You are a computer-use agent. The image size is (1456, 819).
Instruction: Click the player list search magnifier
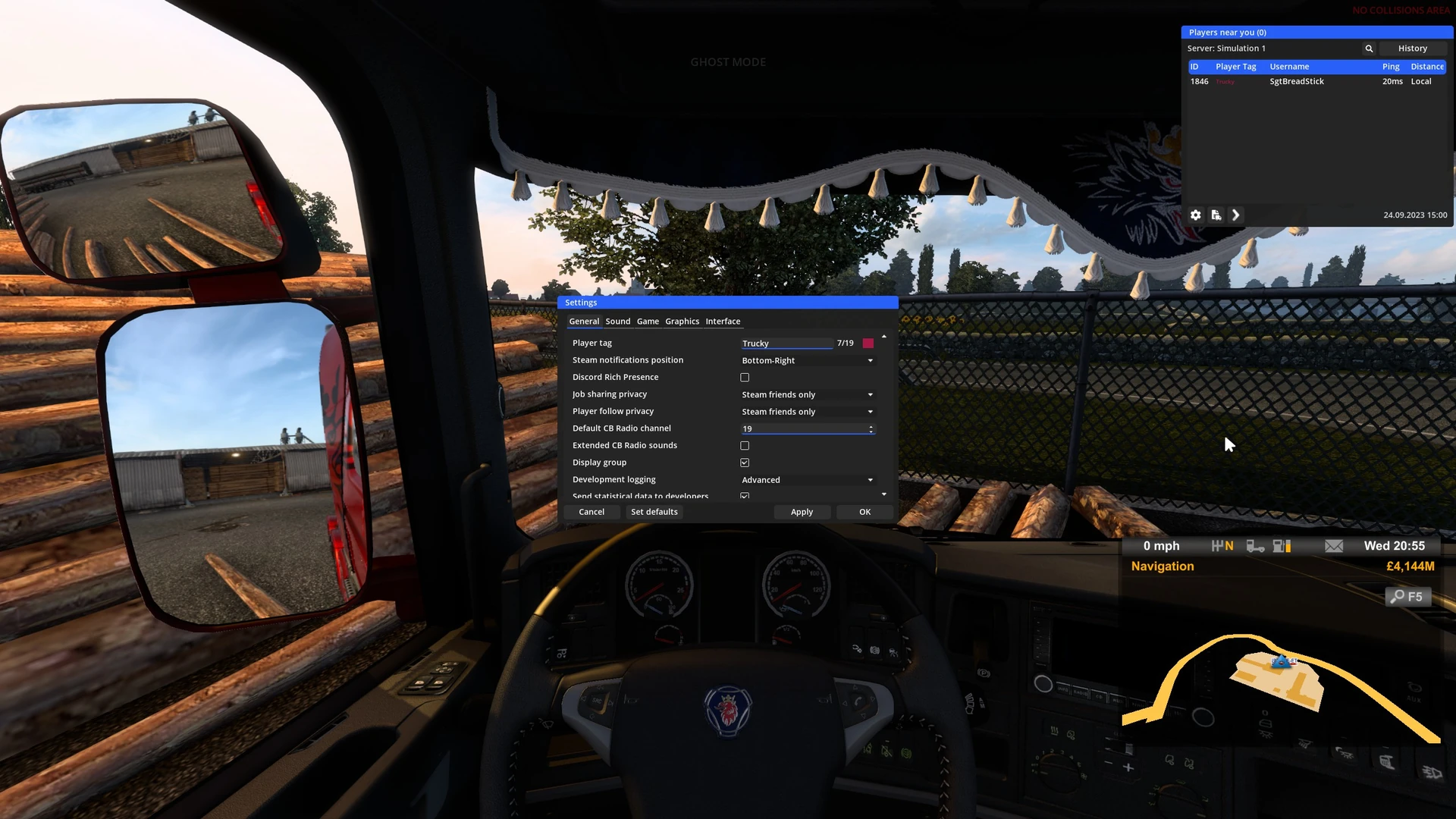coord(1369,49)
